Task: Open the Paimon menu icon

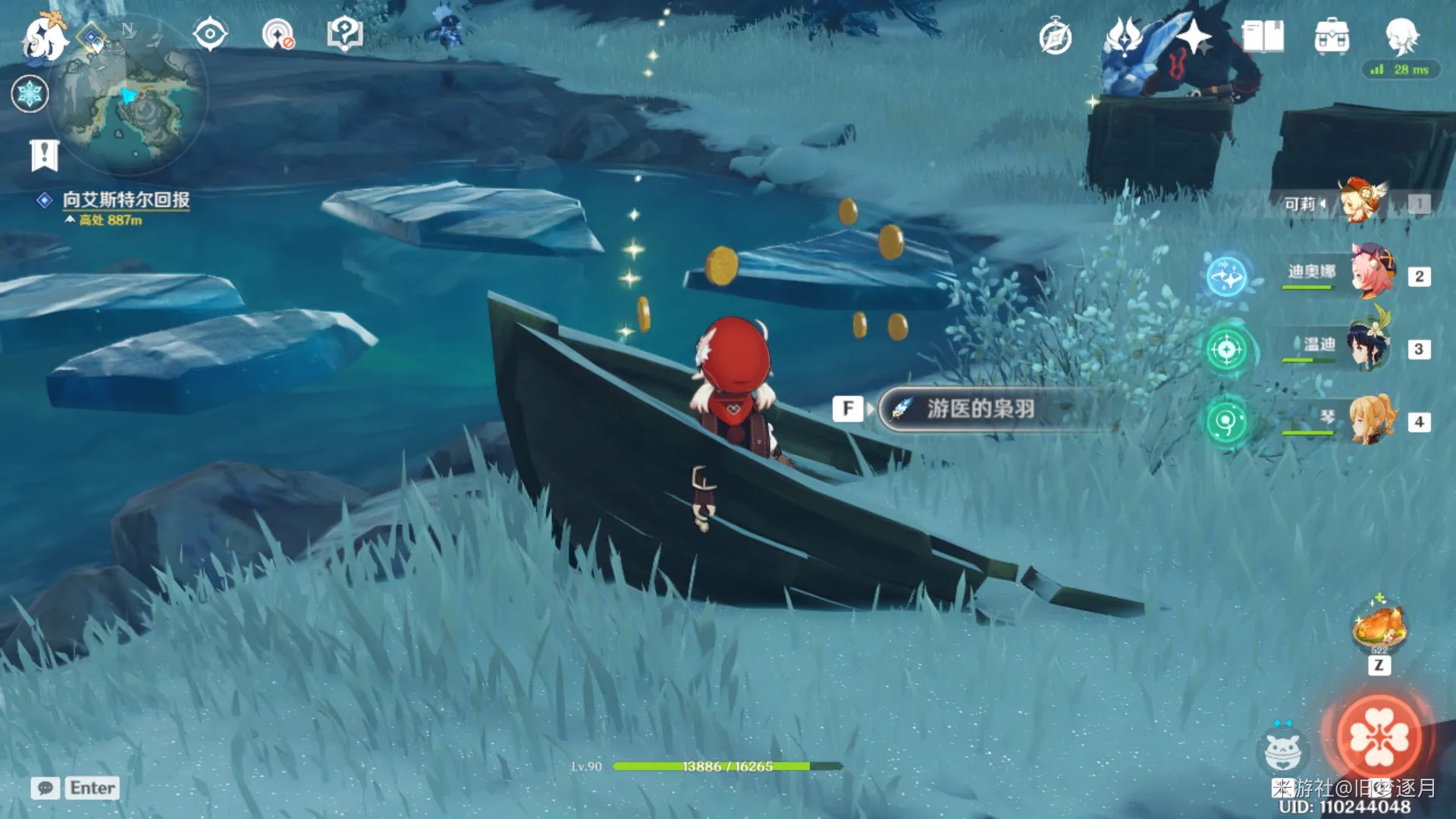Action: point(43,38)
